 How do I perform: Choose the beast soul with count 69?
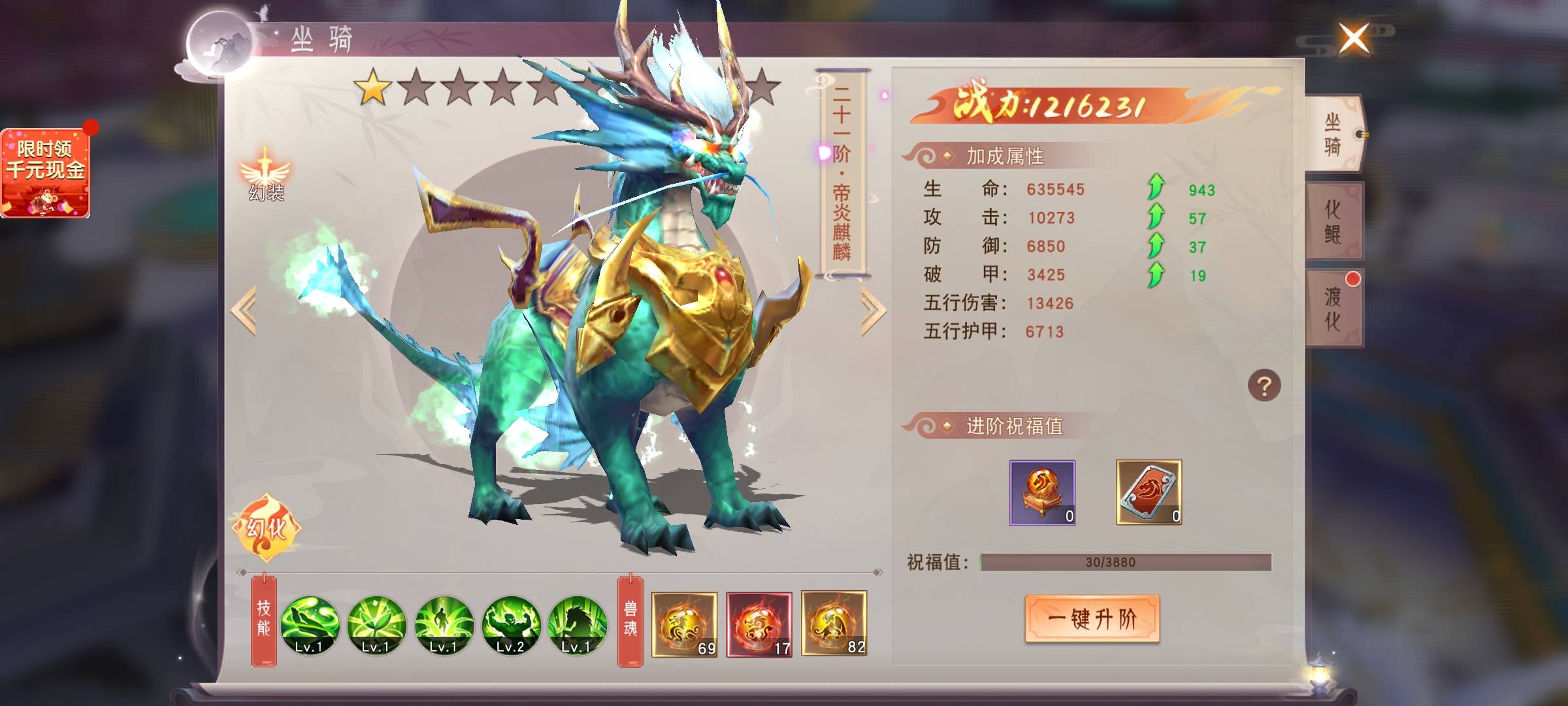click(684, 624)
